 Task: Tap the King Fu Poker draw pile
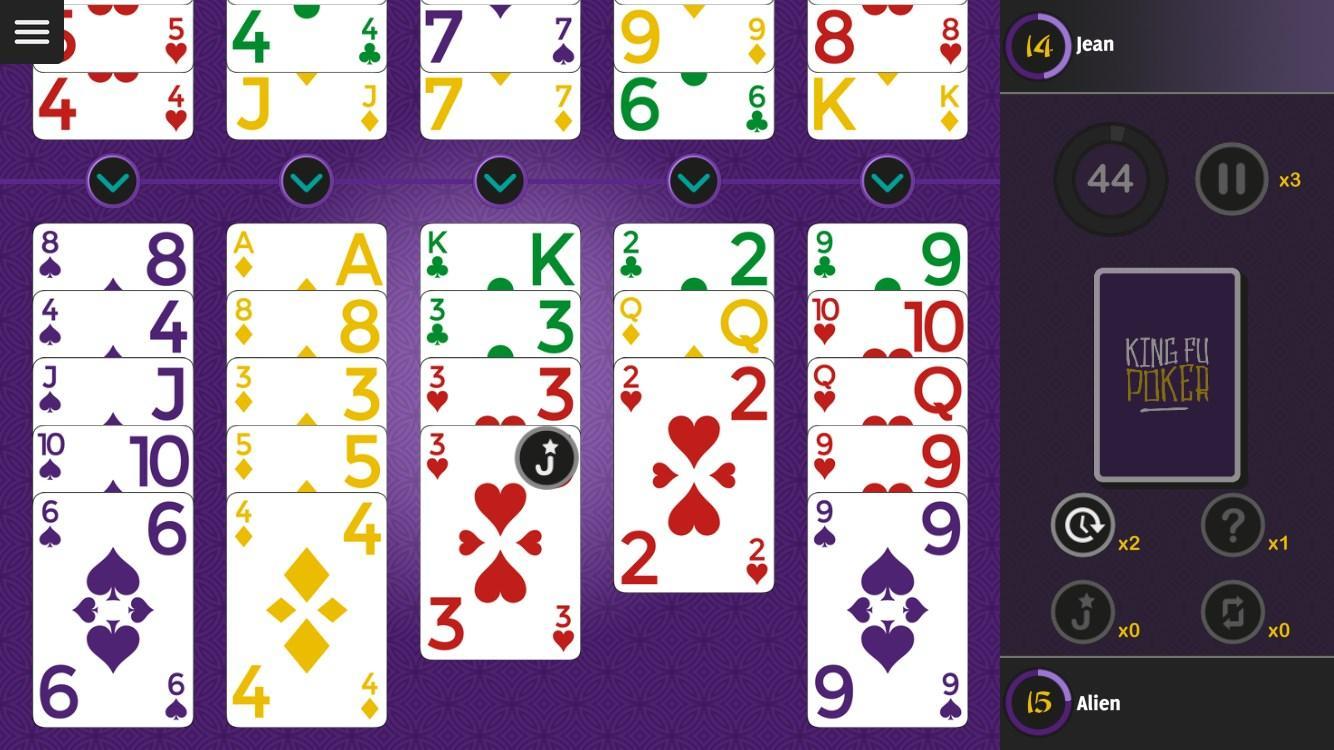[1166, 374]
